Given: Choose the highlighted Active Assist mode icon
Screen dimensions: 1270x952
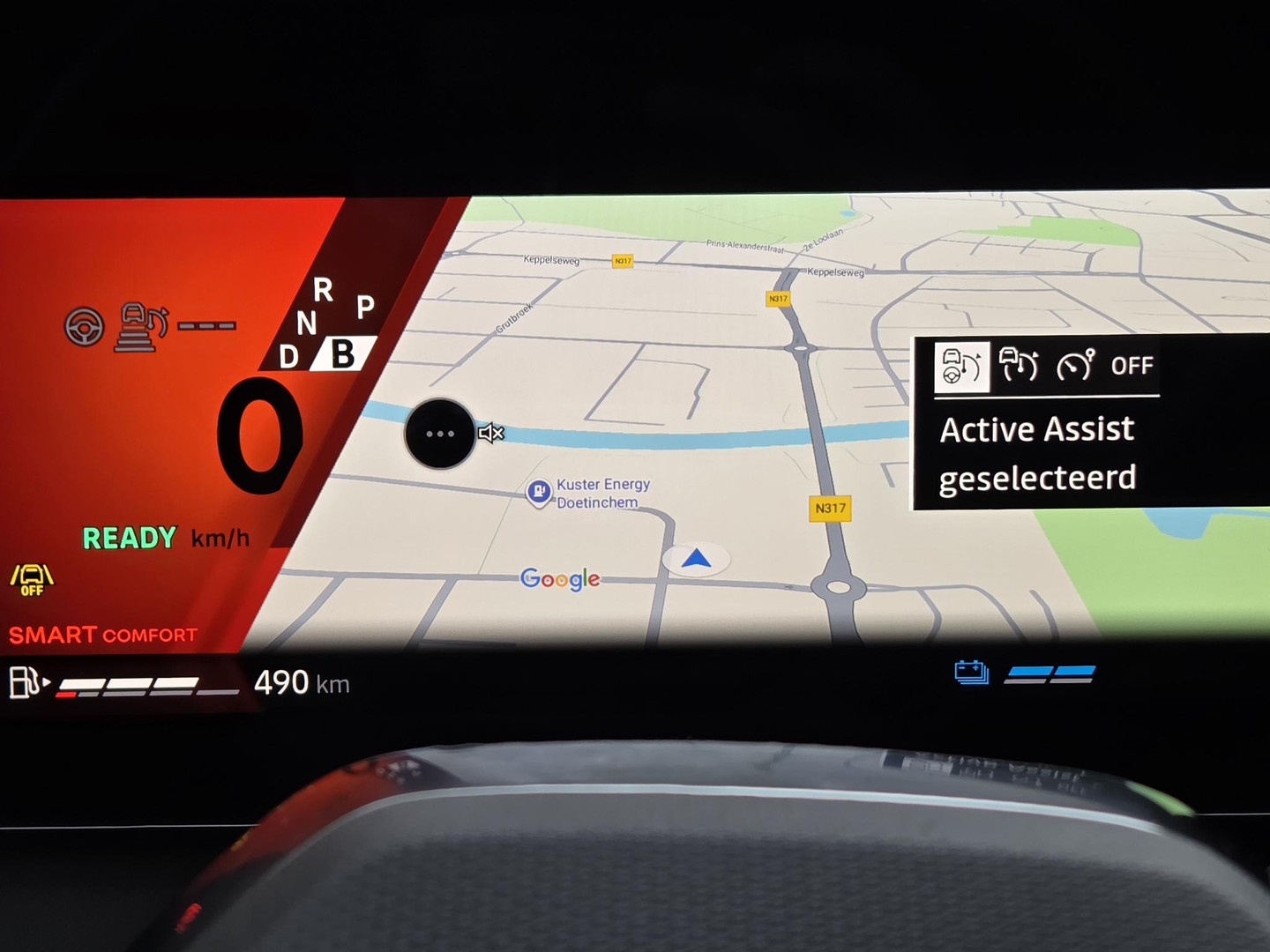Looking at the screenshot, I should pos(961,366).
